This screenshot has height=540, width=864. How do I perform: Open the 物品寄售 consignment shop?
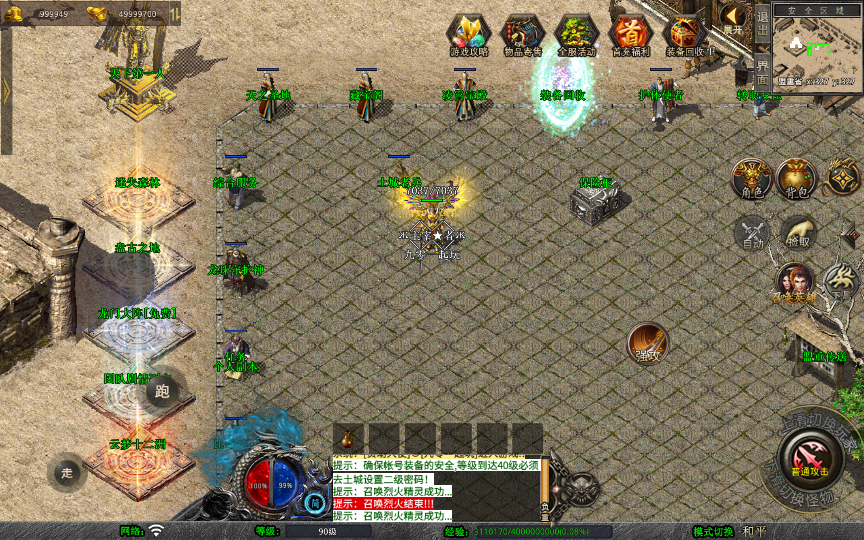(x=522, y=35)
